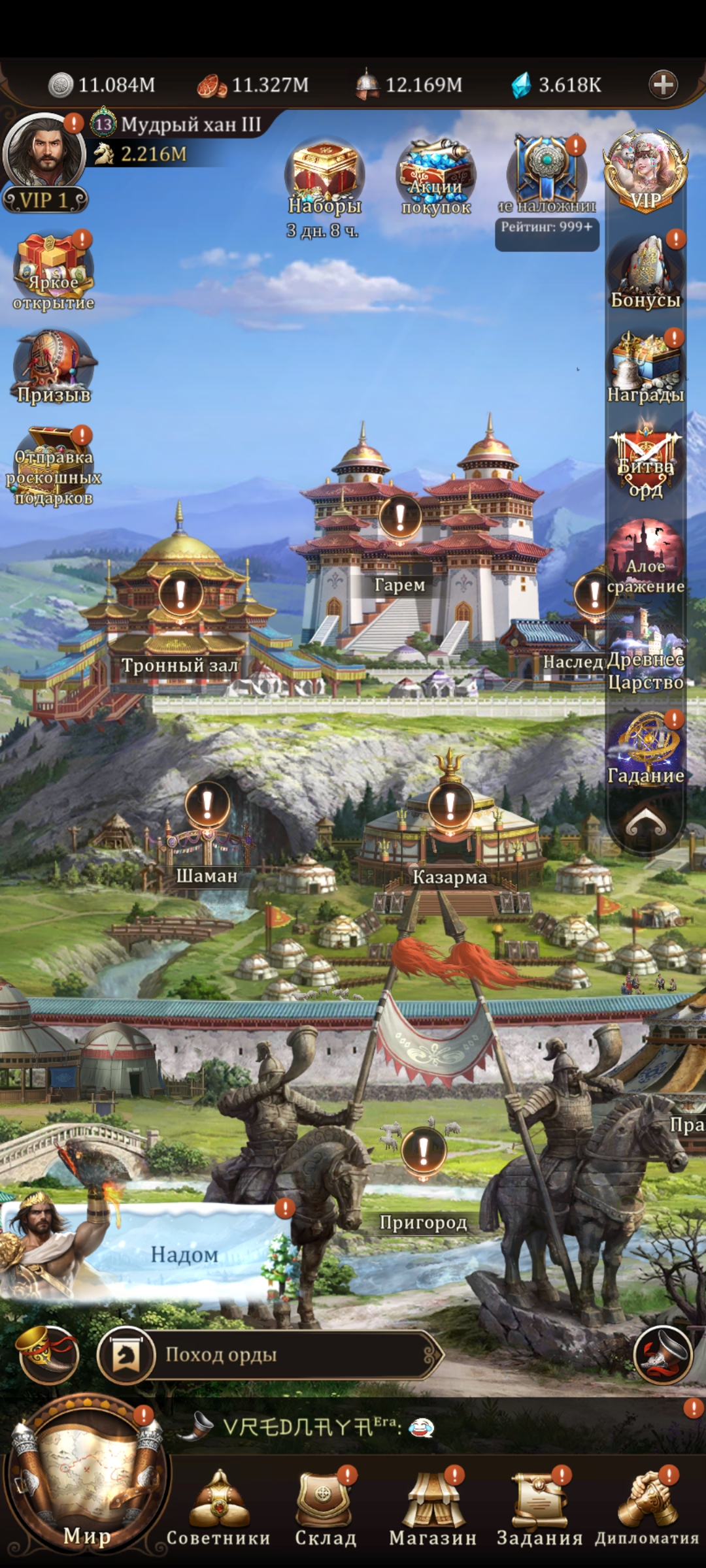Open the Наборы bundles chest
This screenshot has width=706, height=1568.
pos(325,176)
